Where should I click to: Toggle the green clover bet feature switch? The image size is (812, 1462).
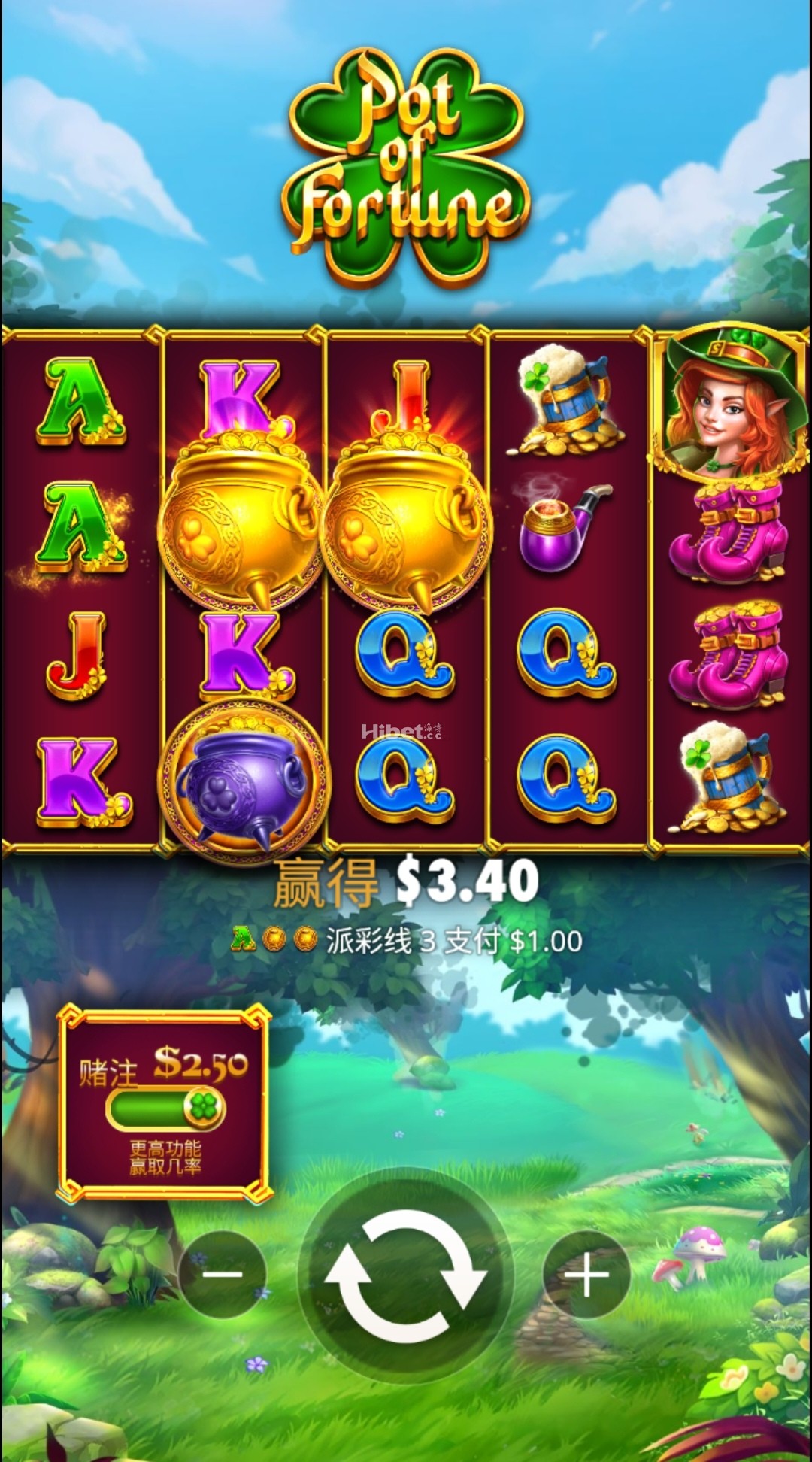pyautogui.click(x=166, y=1109)
